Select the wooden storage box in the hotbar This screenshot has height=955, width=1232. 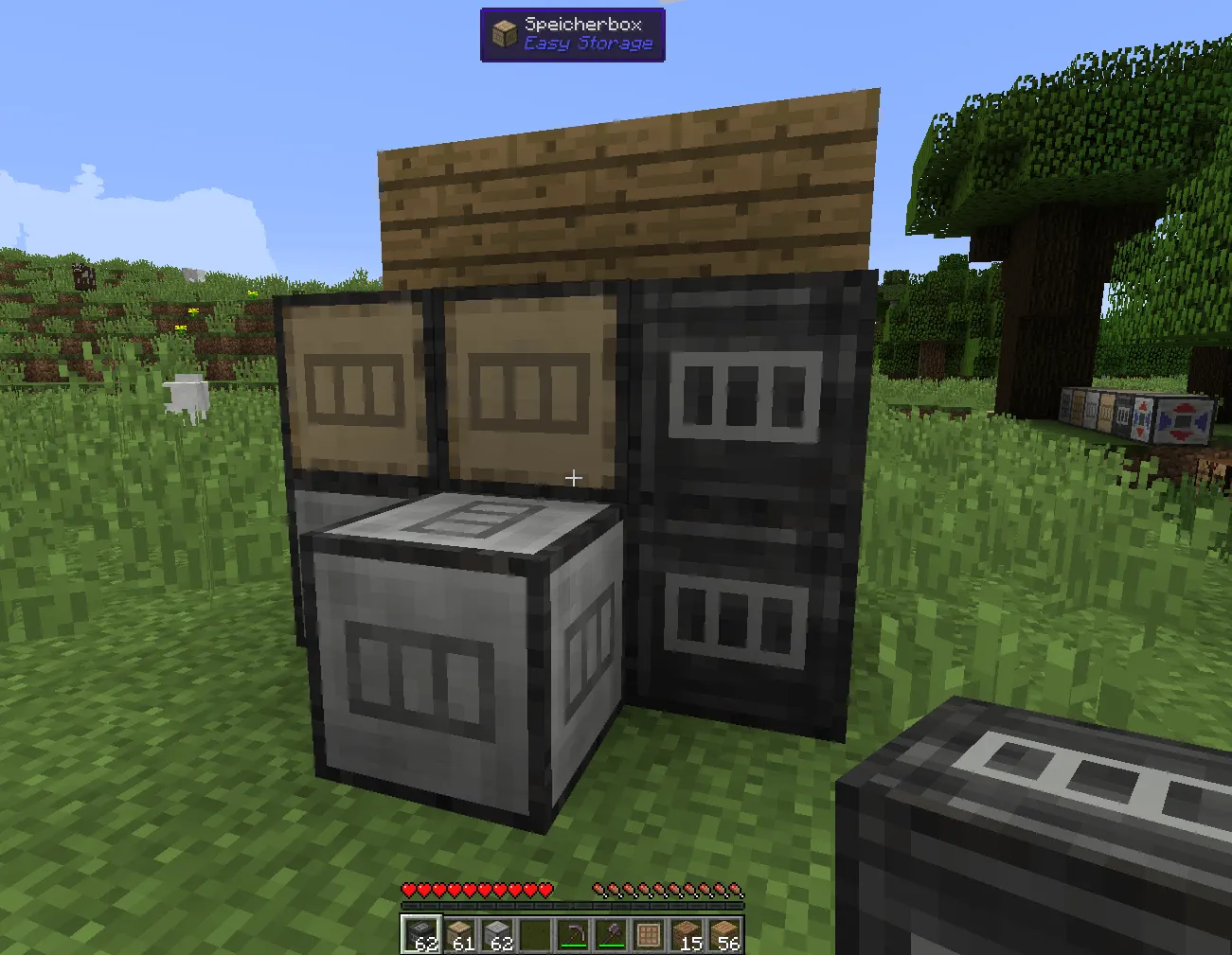pos(461,932)
